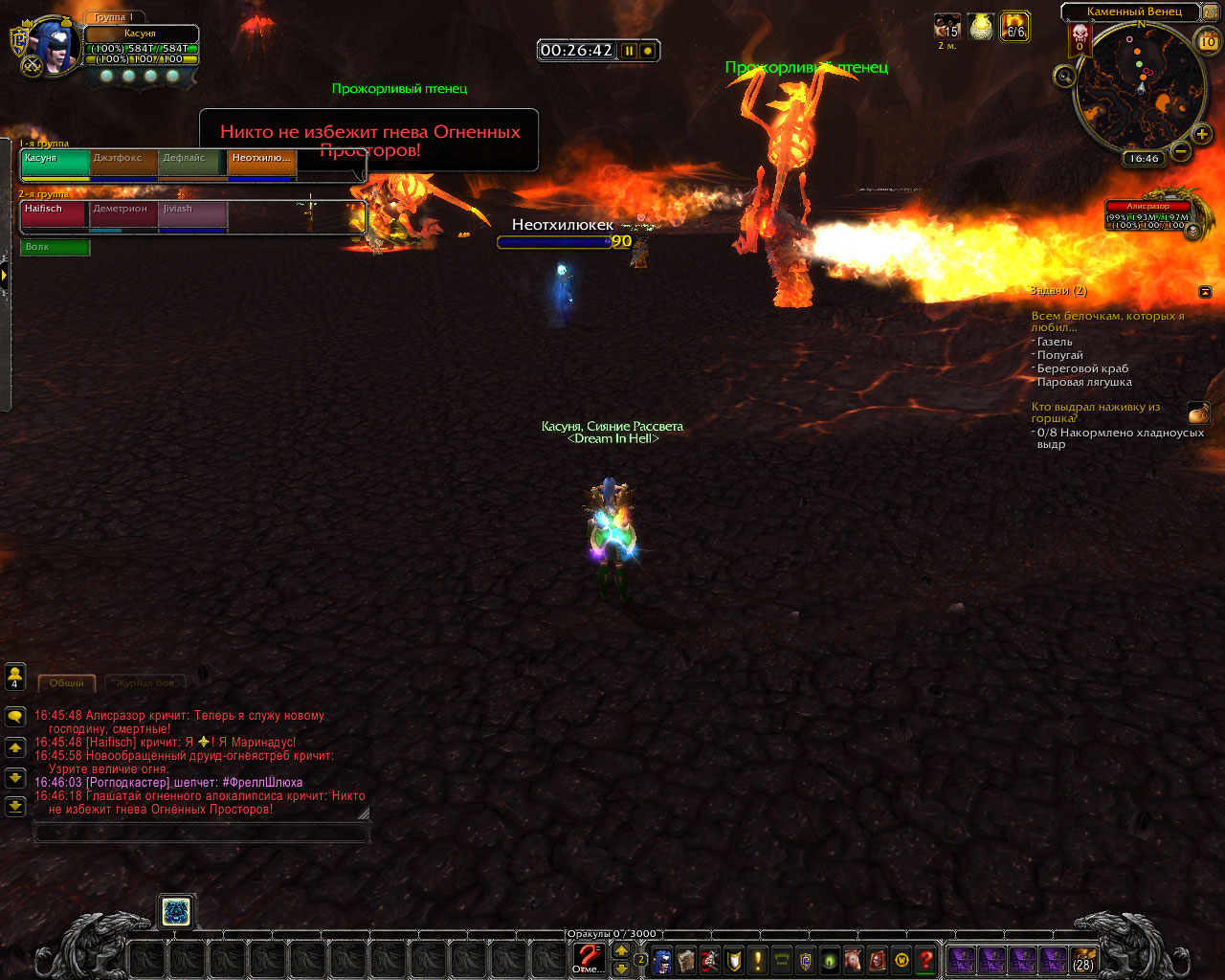This screenshot has height=980, width=1225.
Task: Zoom in the minimap with plus button
Action: [1202, 135]
